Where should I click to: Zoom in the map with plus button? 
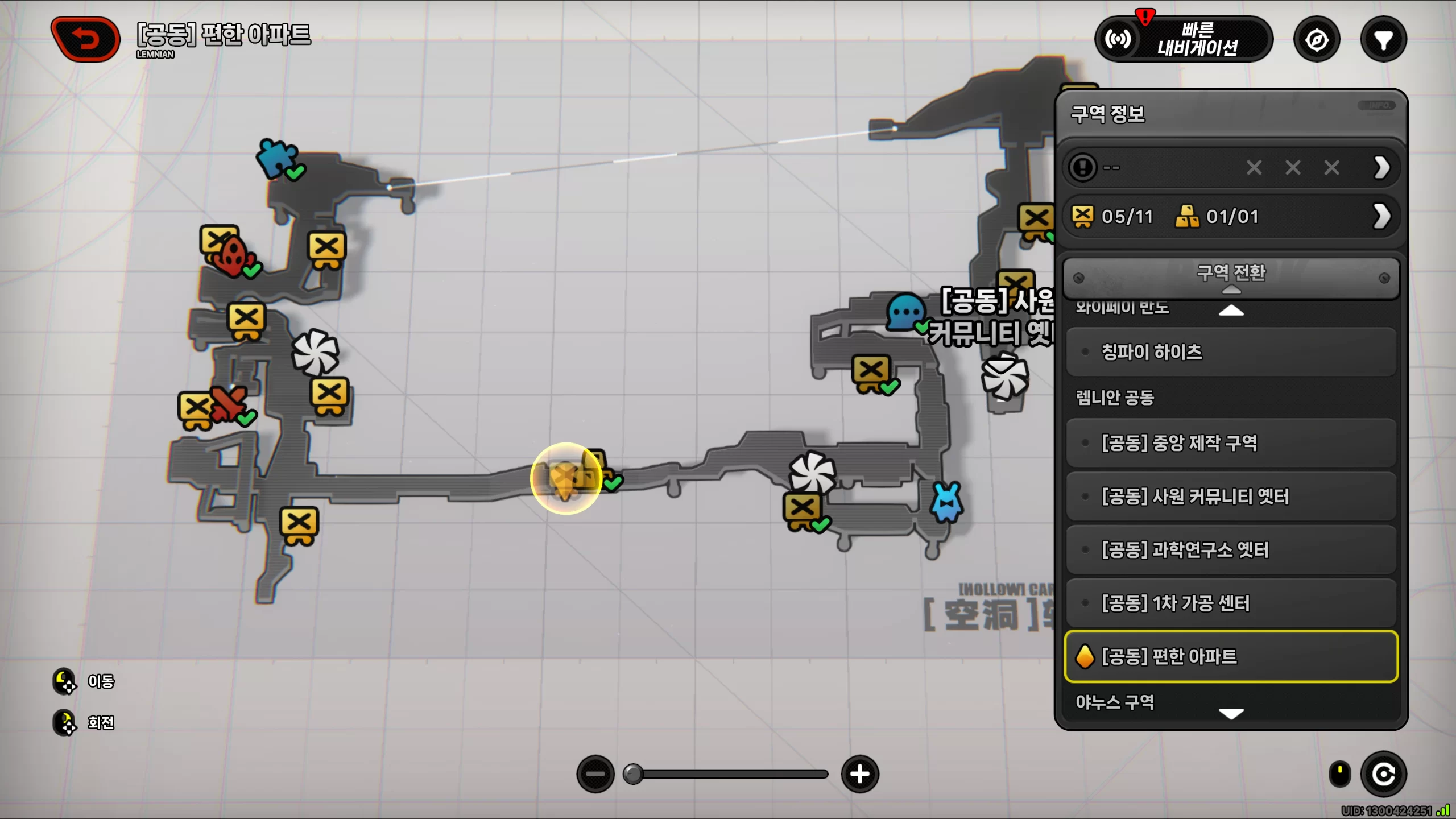(860, 774)
